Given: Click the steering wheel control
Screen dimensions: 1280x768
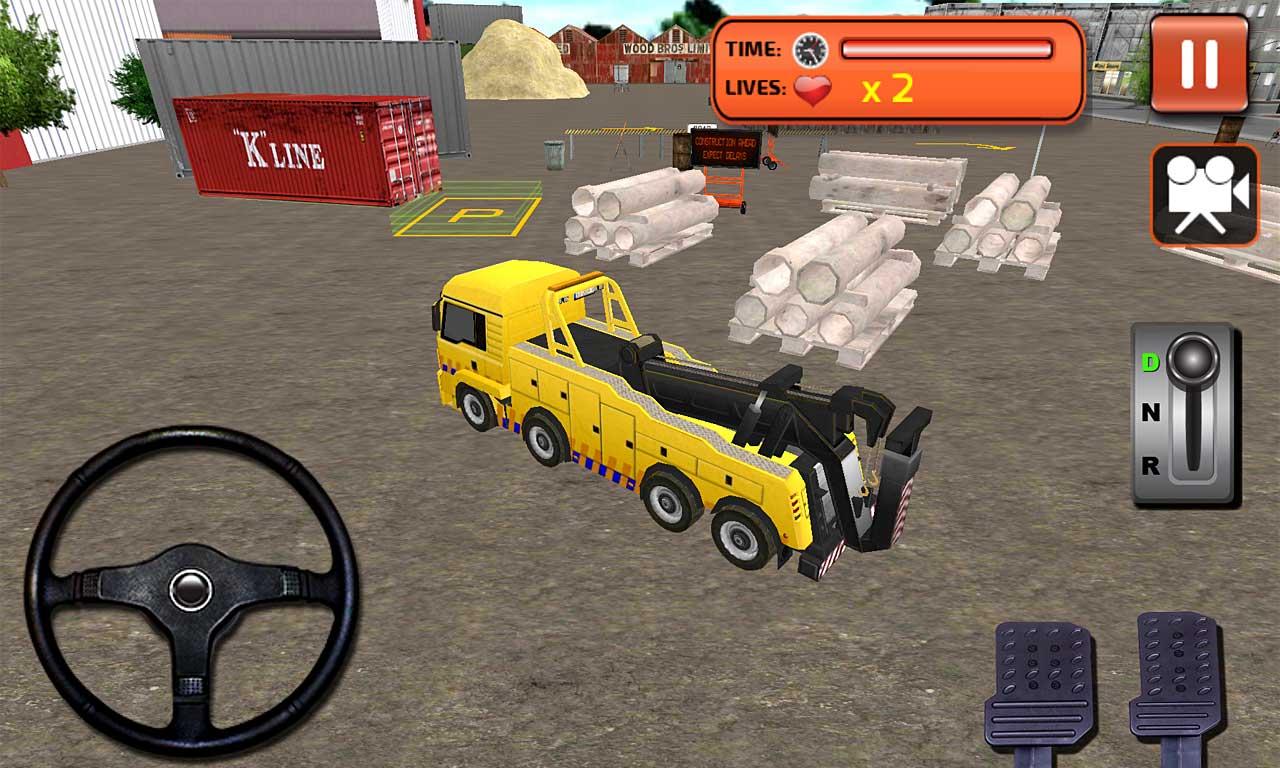Looking at the screenshot, I should click(x=191, y=590).
